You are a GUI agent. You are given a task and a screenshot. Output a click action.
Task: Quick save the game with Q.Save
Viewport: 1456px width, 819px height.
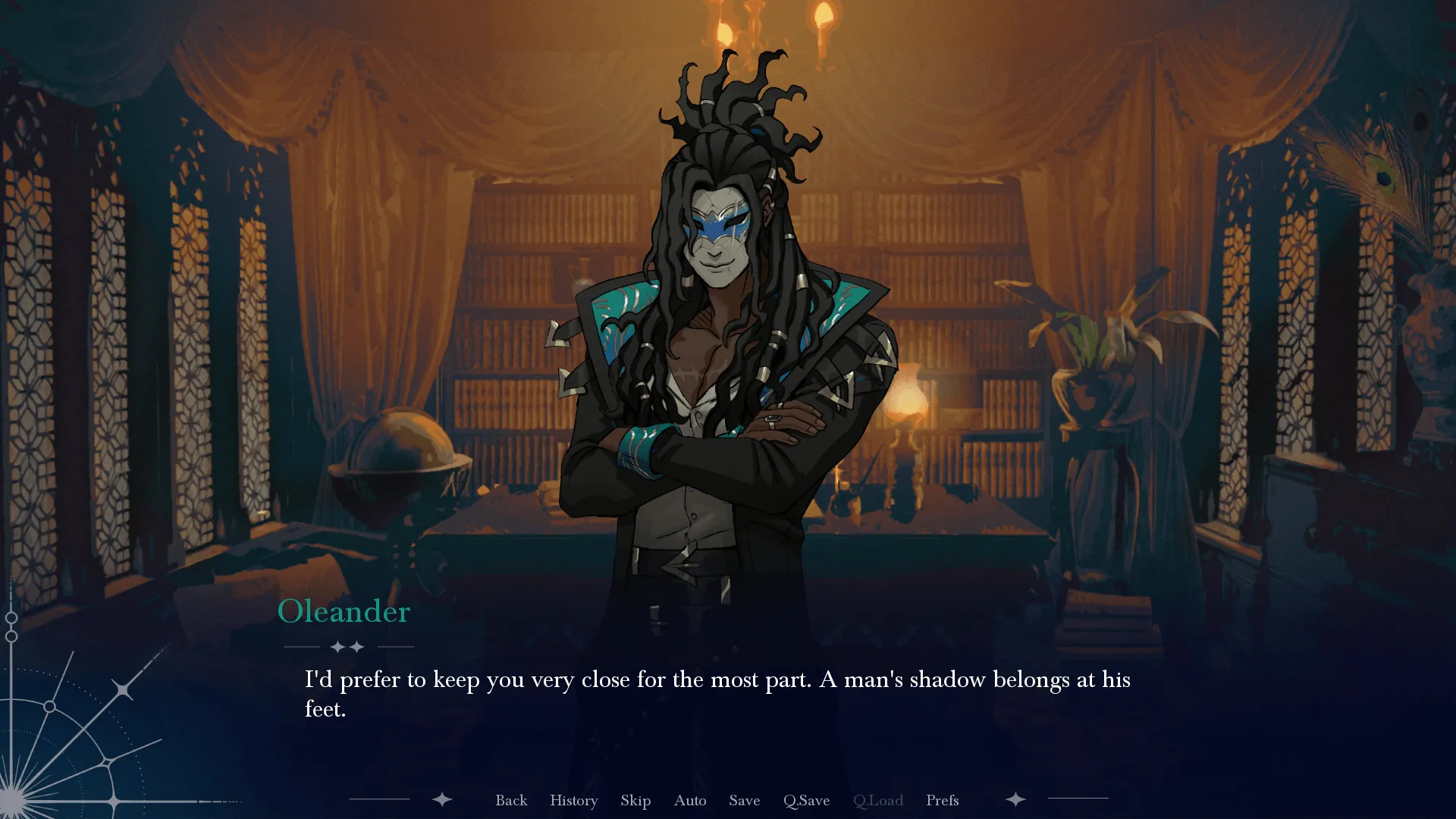click(x=806, y=800)
